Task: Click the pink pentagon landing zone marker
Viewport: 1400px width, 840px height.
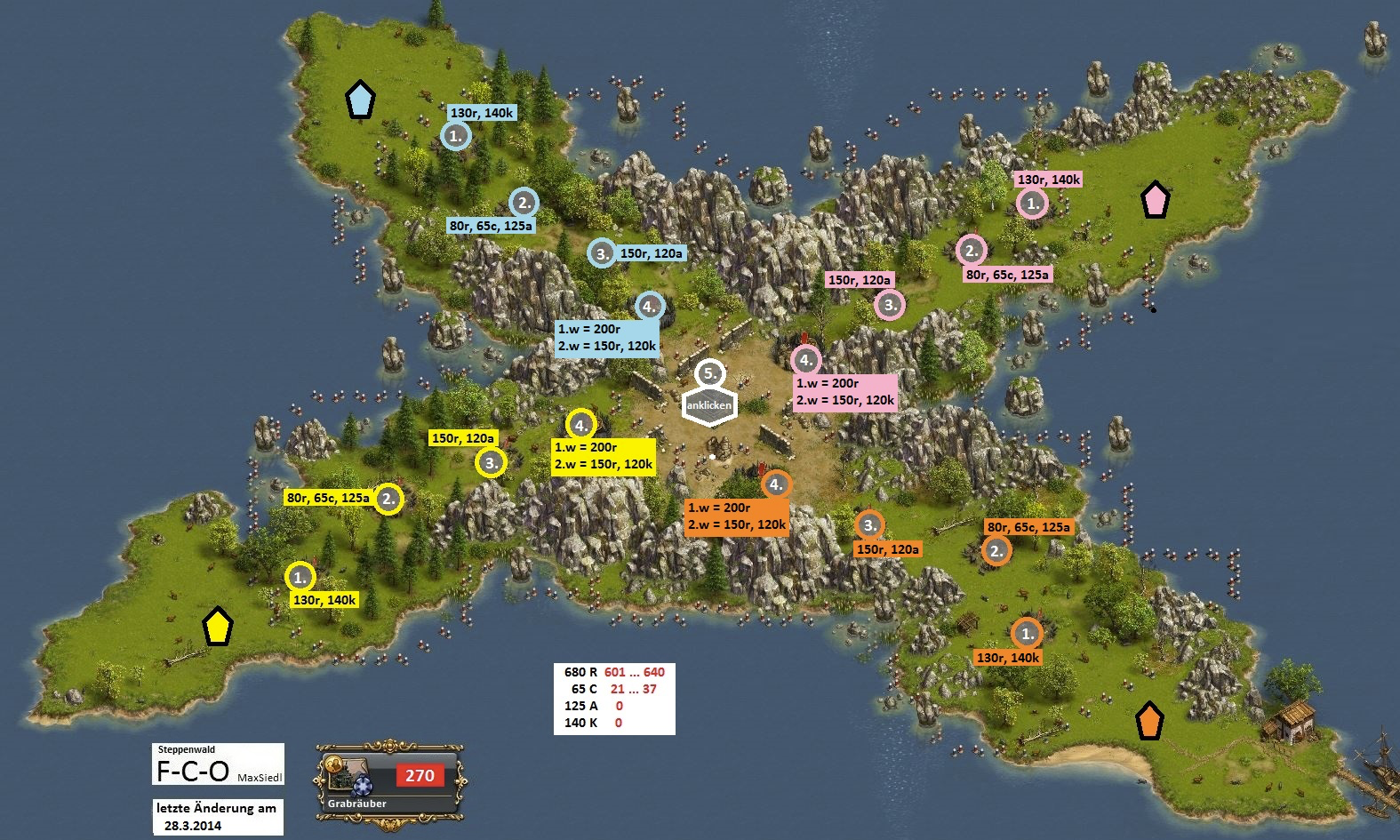Action: (1155, 200)
